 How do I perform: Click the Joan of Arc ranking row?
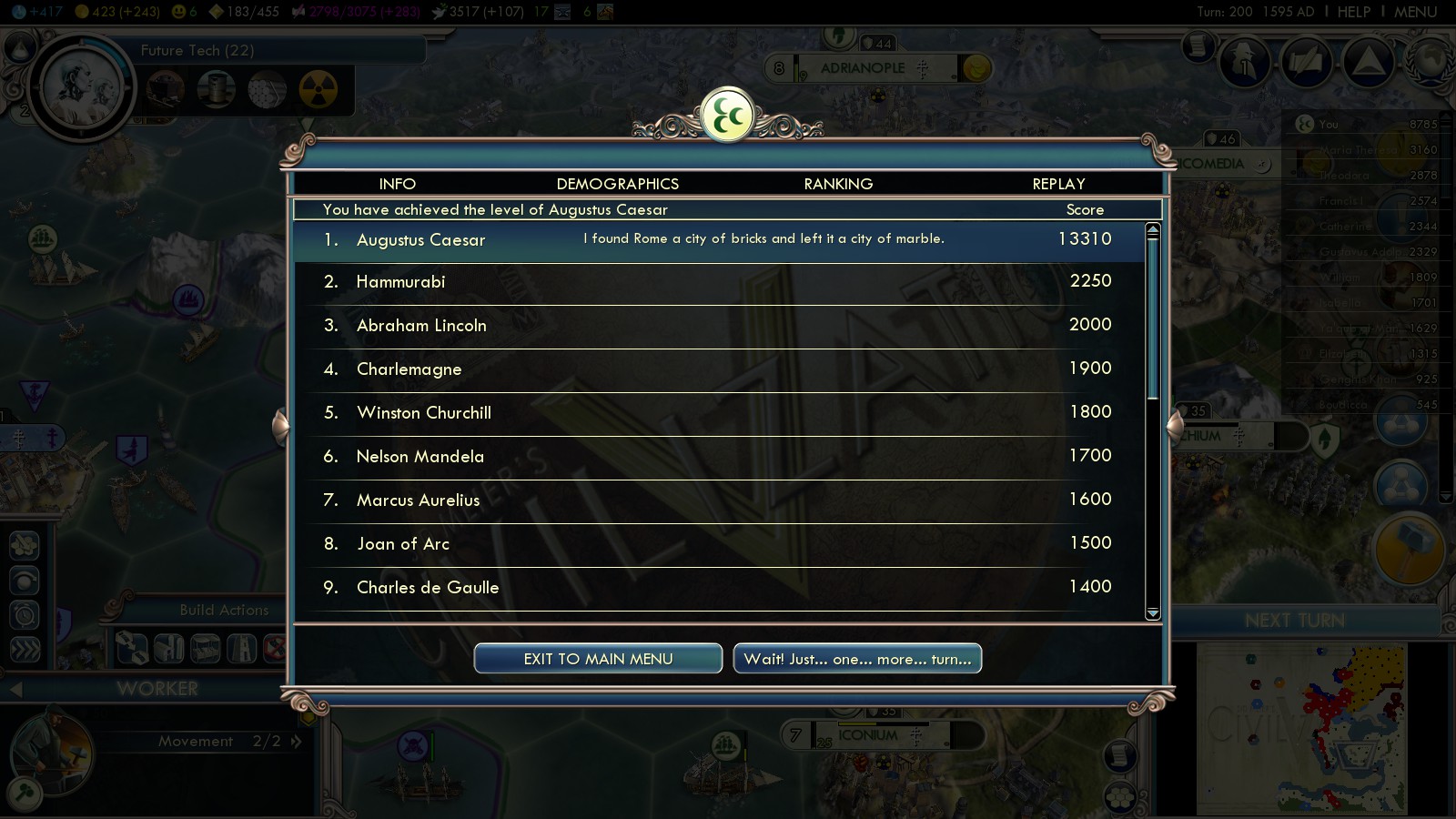point(719,544)
